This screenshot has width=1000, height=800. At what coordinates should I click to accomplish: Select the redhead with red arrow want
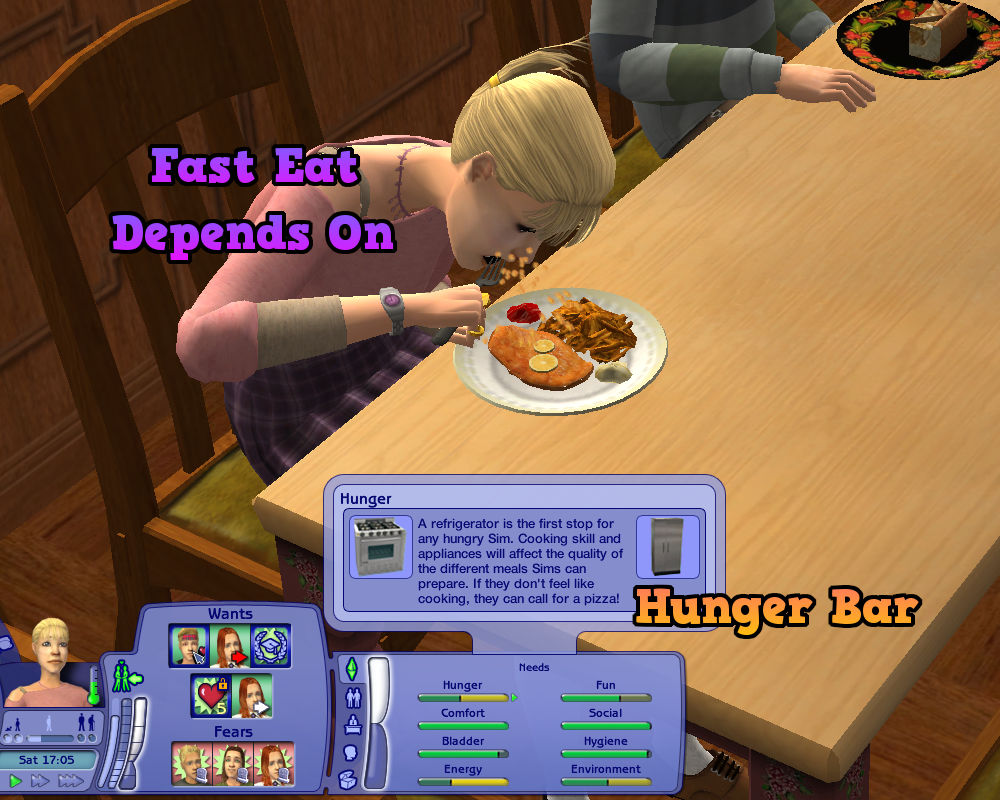click(x=230, y=645)
